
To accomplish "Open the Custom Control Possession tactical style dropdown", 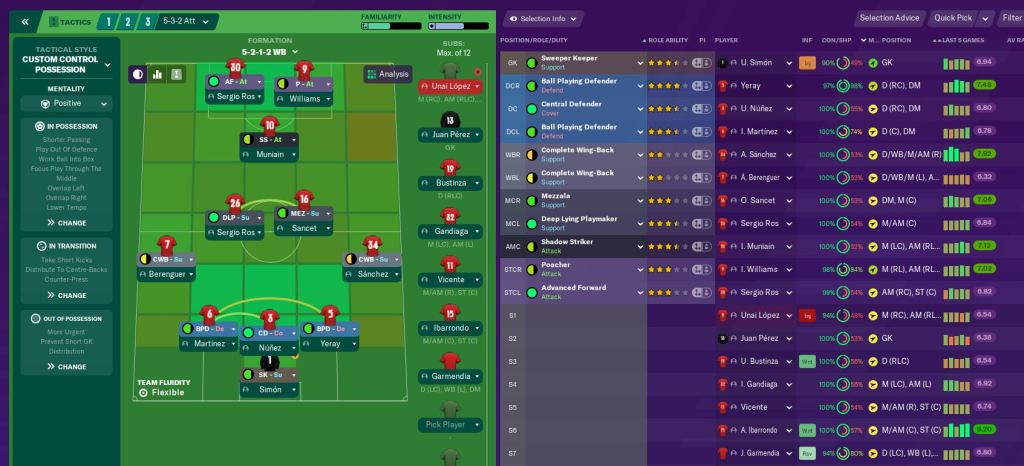I will click(66, 64).
